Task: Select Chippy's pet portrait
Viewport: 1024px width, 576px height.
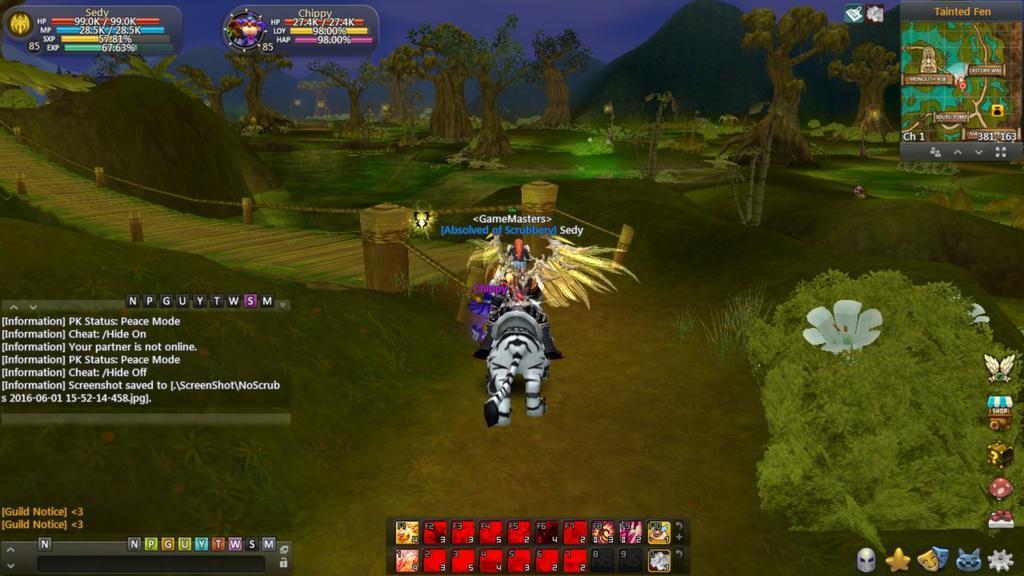Action: tap(244, 29)
